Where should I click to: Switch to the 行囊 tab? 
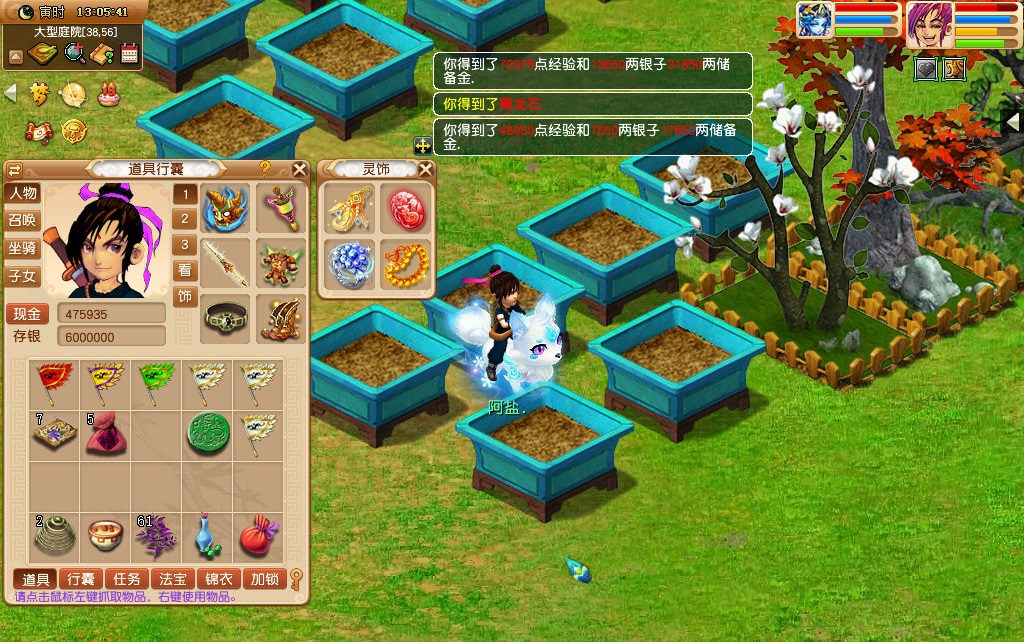tap(81, 578)
